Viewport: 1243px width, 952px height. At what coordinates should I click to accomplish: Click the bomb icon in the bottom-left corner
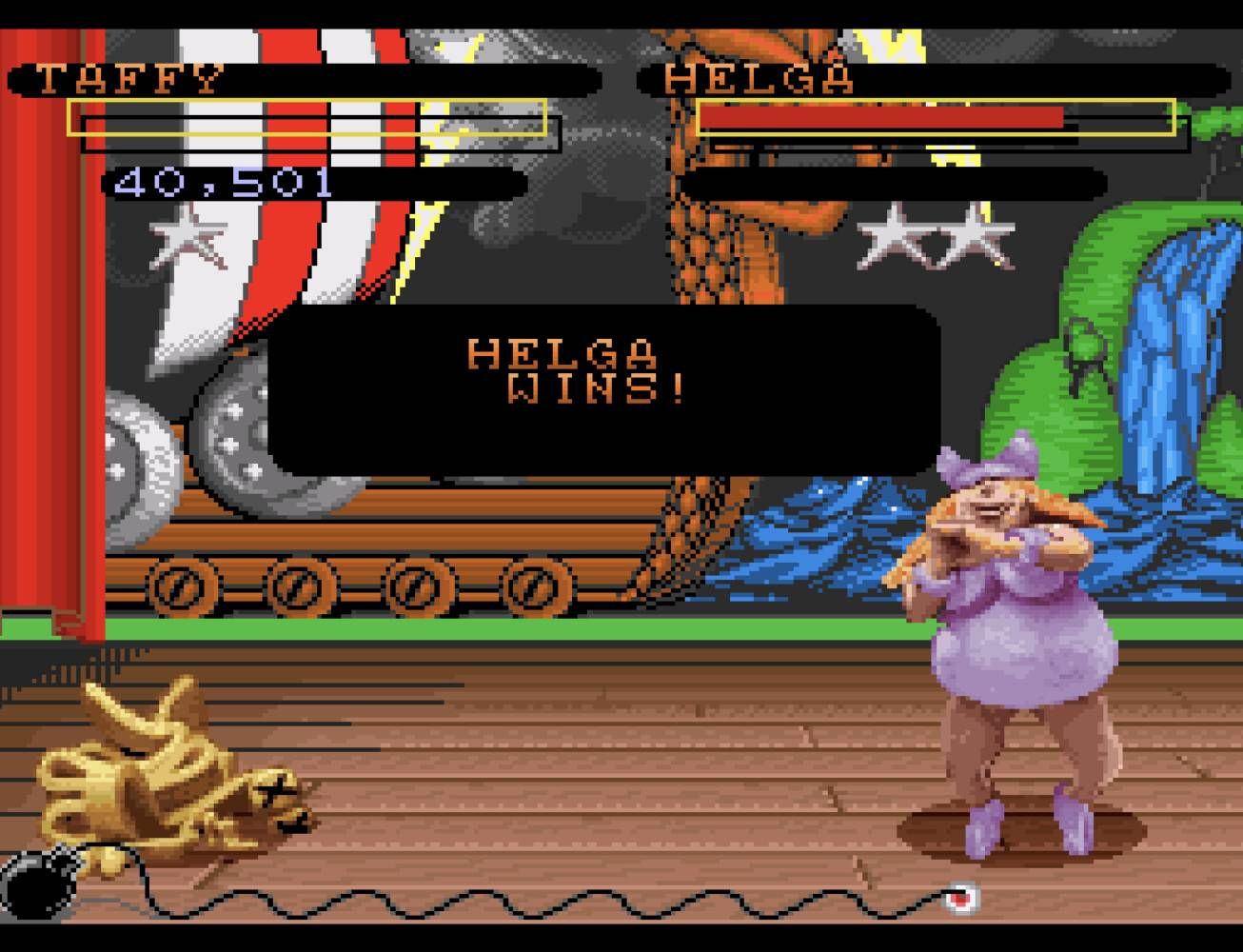coord(33,890)
